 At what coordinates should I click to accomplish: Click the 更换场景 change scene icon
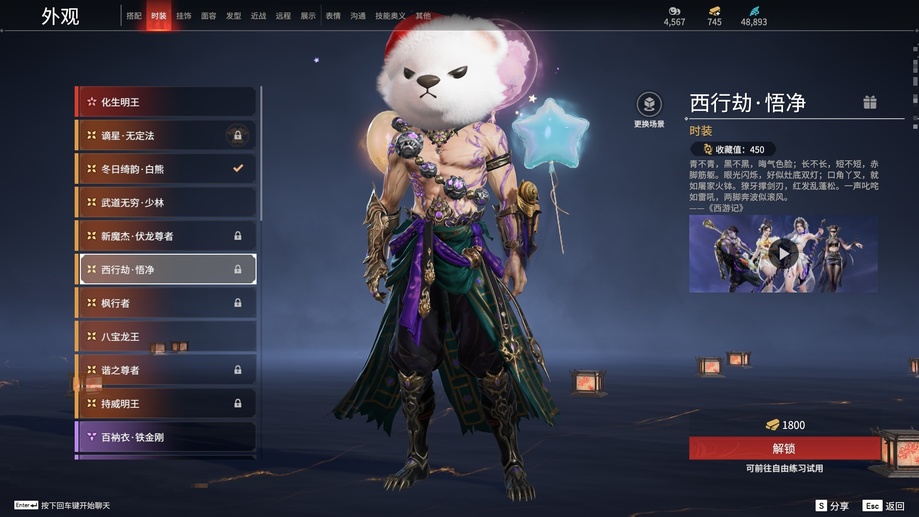pyautogui.click(x=649, y=105)
